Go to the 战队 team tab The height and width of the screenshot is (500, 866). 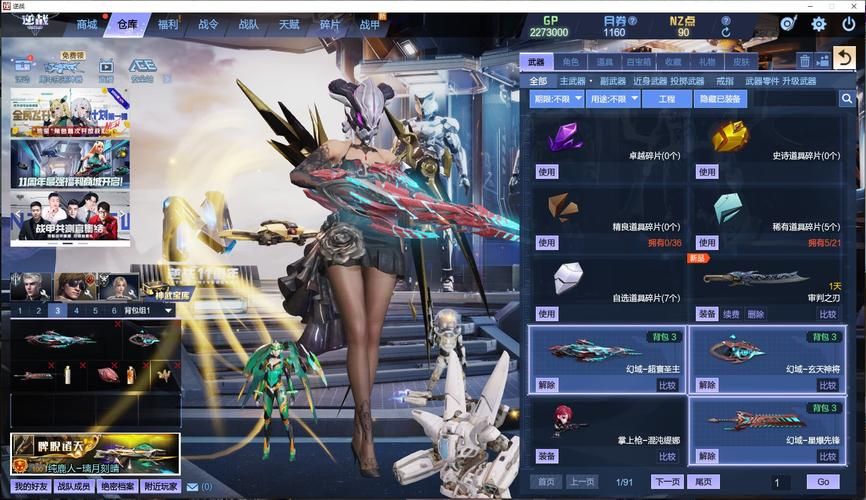pos(249,24)
